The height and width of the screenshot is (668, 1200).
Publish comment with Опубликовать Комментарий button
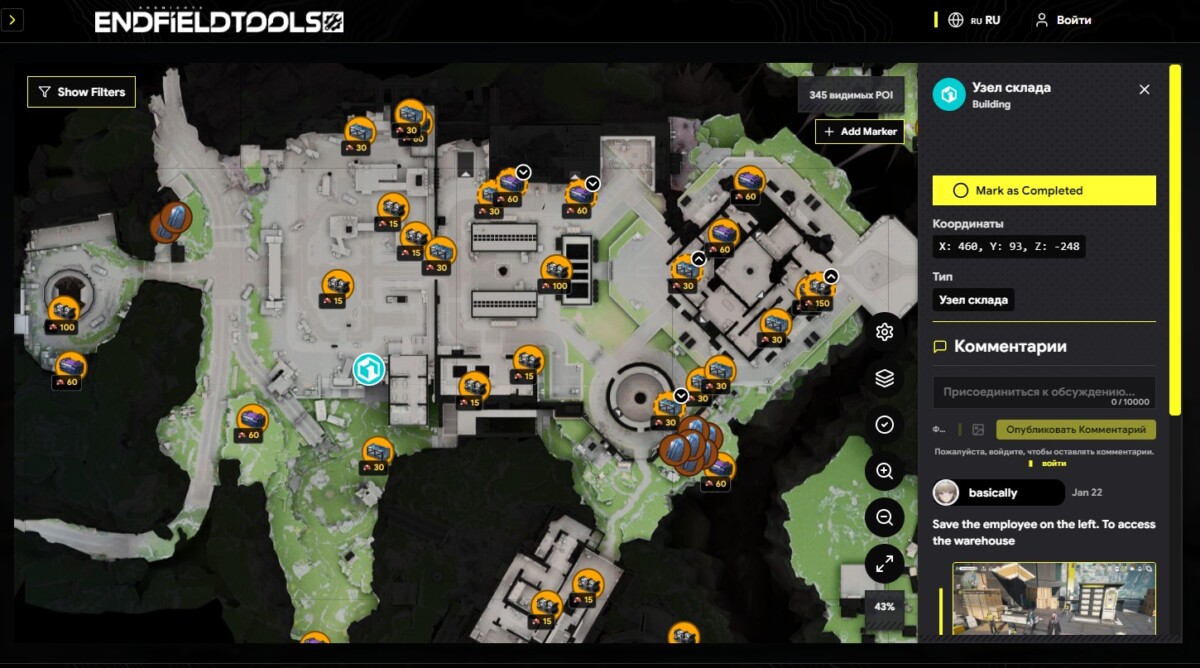pos(1076,429)
